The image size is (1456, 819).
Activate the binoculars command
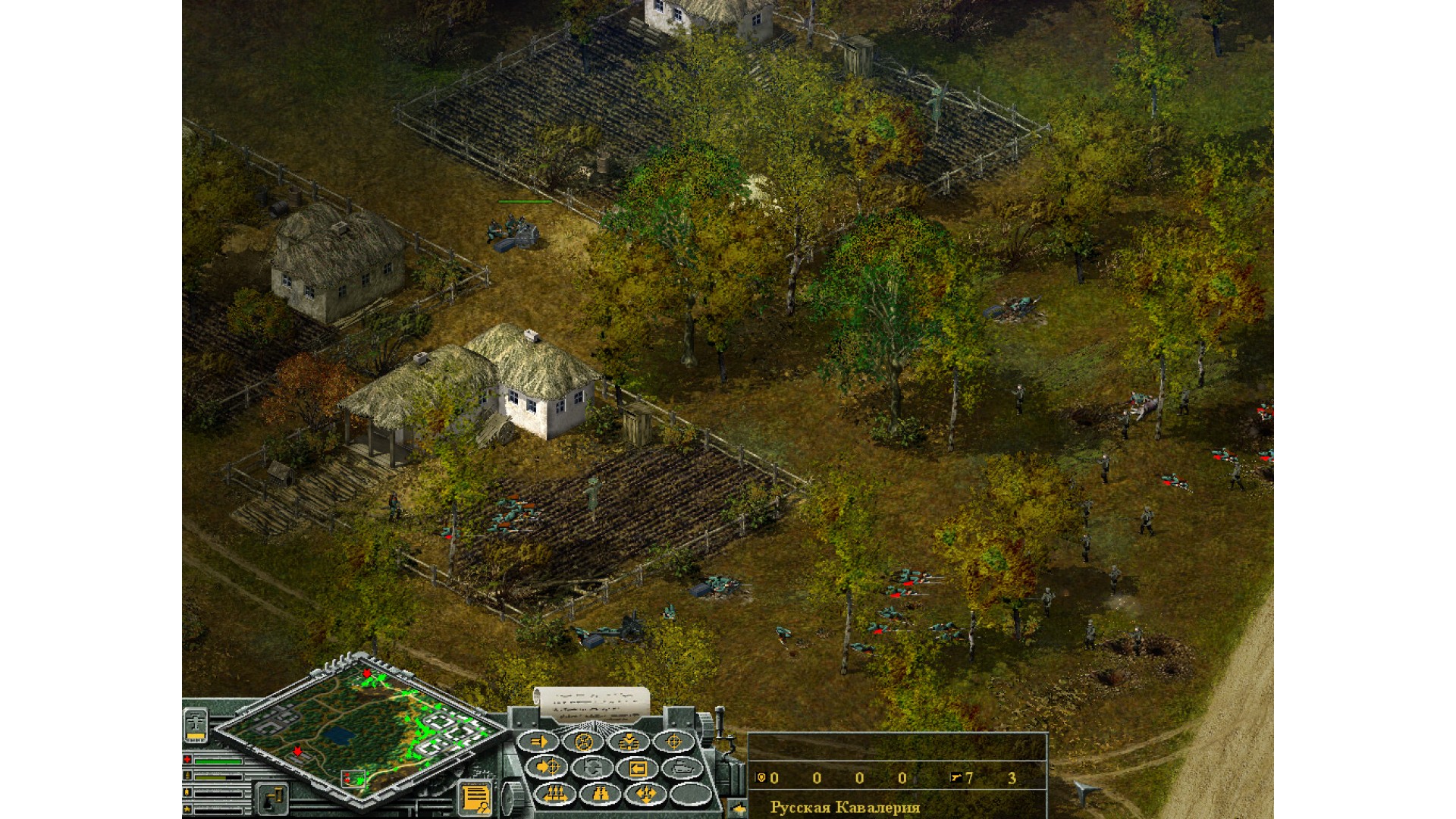point(601,794)
